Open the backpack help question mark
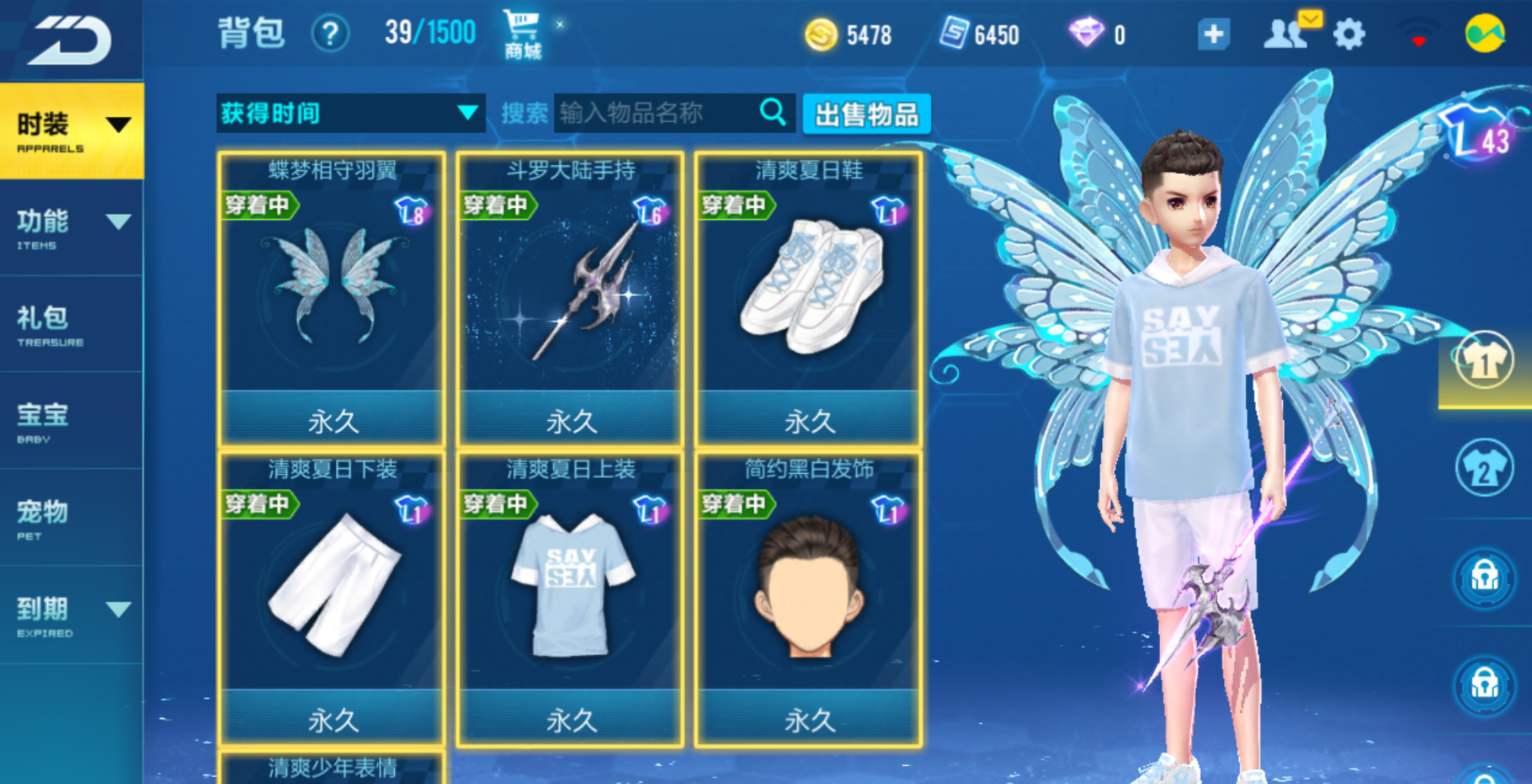Image resolution: width=1532 pixels, height=784 pixels. 330,33
